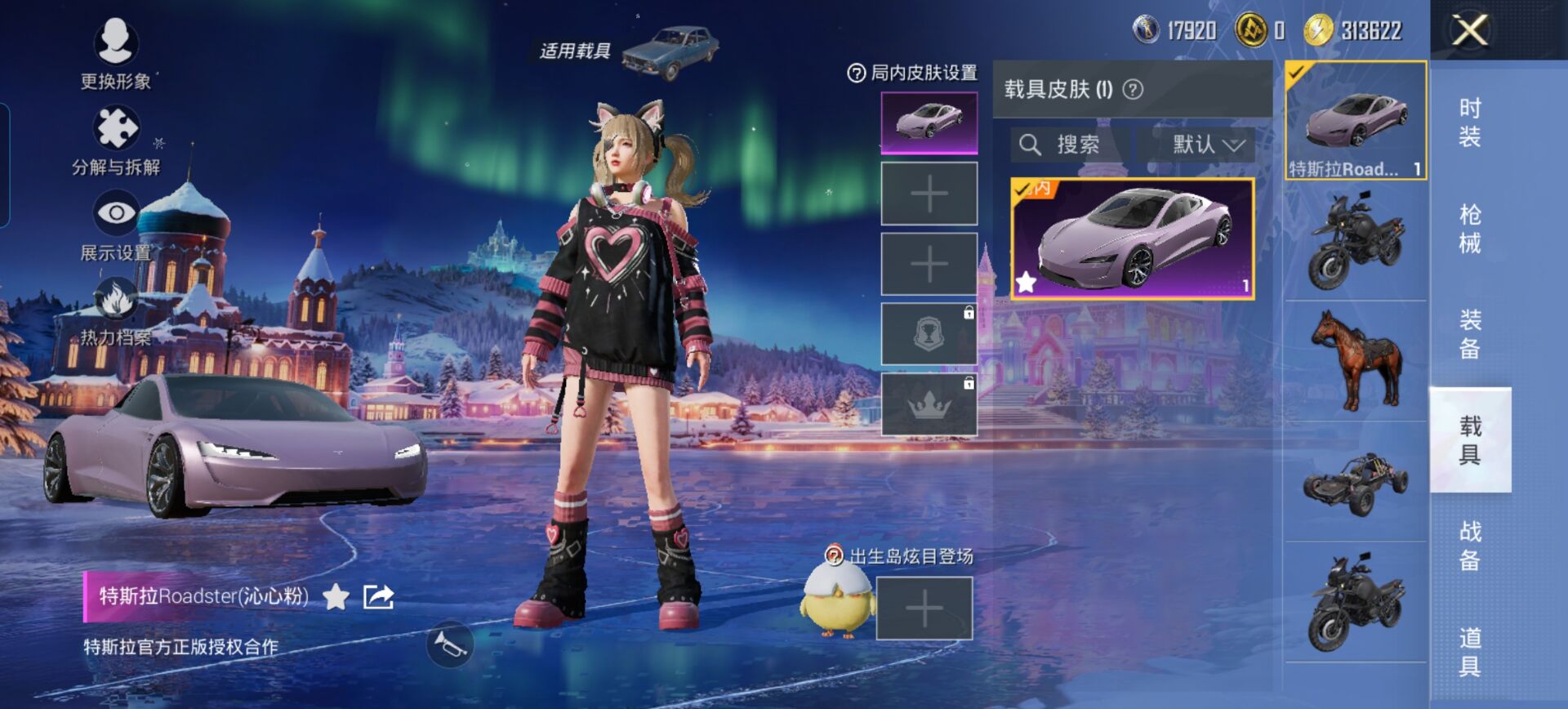The image size is (1568, 709).
Task: Switch to the 道具 items tab
Action: tap(1470, 651)
